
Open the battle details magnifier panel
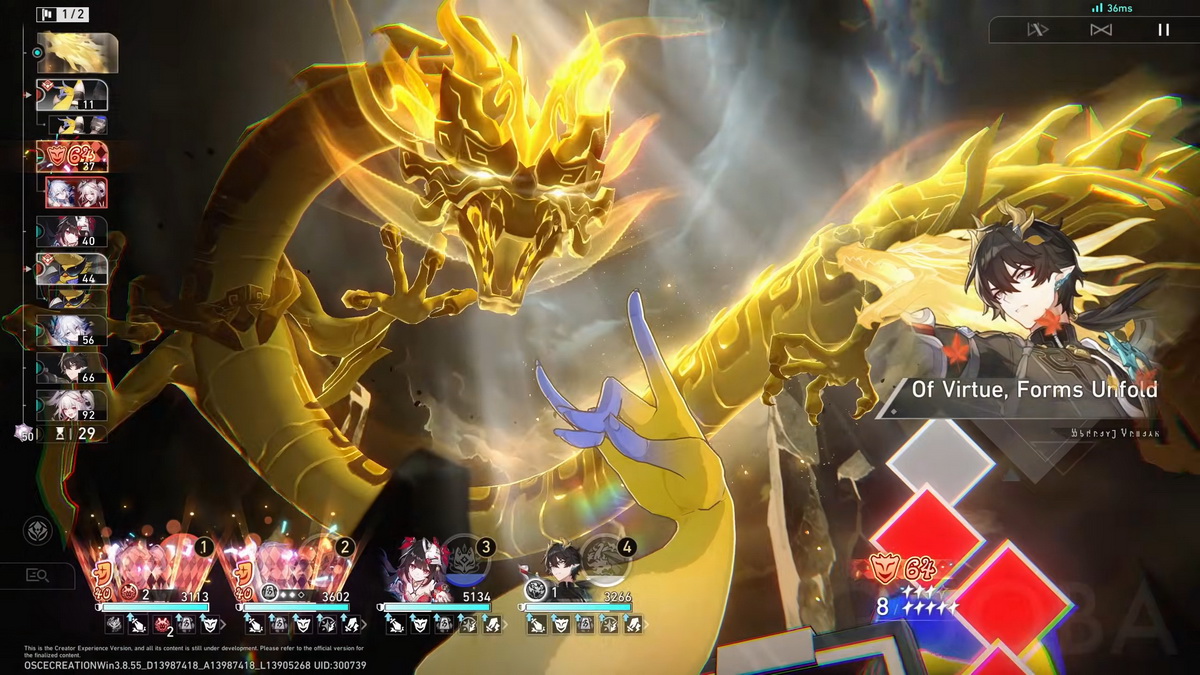pyautogui.click(x=38, y=575)
